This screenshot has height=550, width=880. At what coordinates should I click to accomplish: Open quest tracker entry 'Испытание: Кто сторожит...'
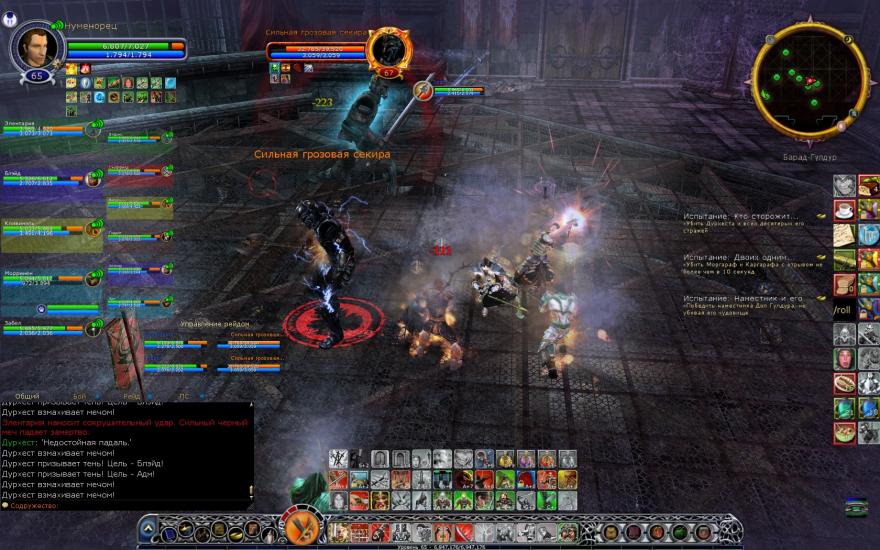tap(742, 216)
